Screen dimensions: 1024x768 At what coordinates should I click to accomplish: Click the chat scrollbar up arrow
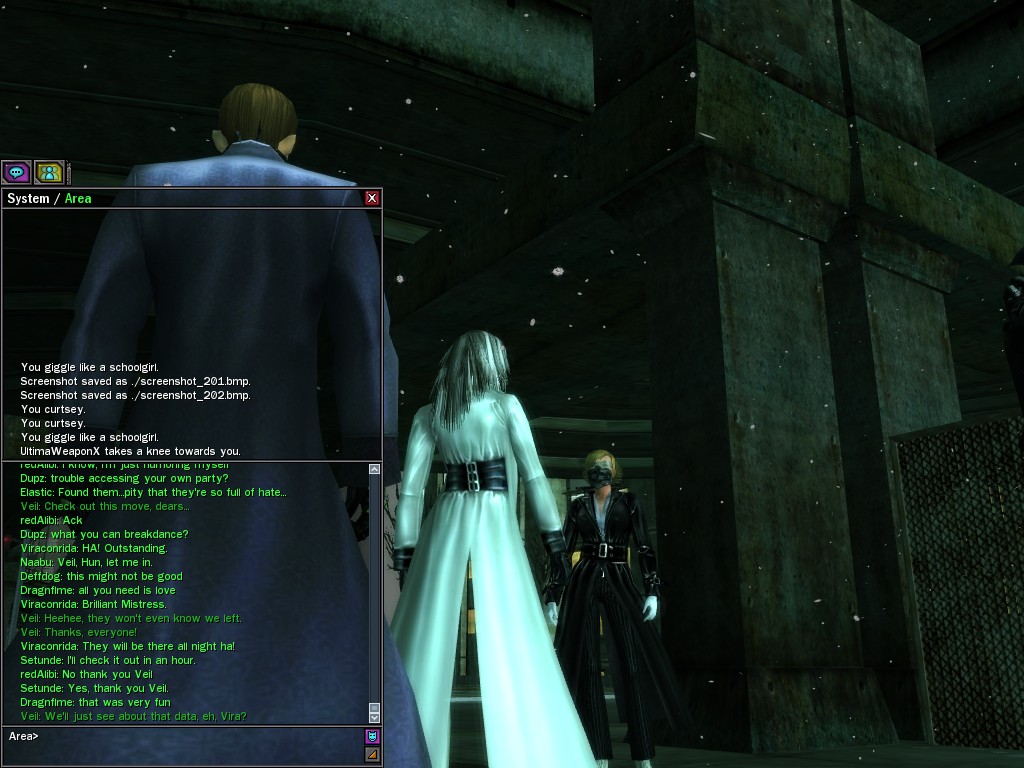pos(374,468)
